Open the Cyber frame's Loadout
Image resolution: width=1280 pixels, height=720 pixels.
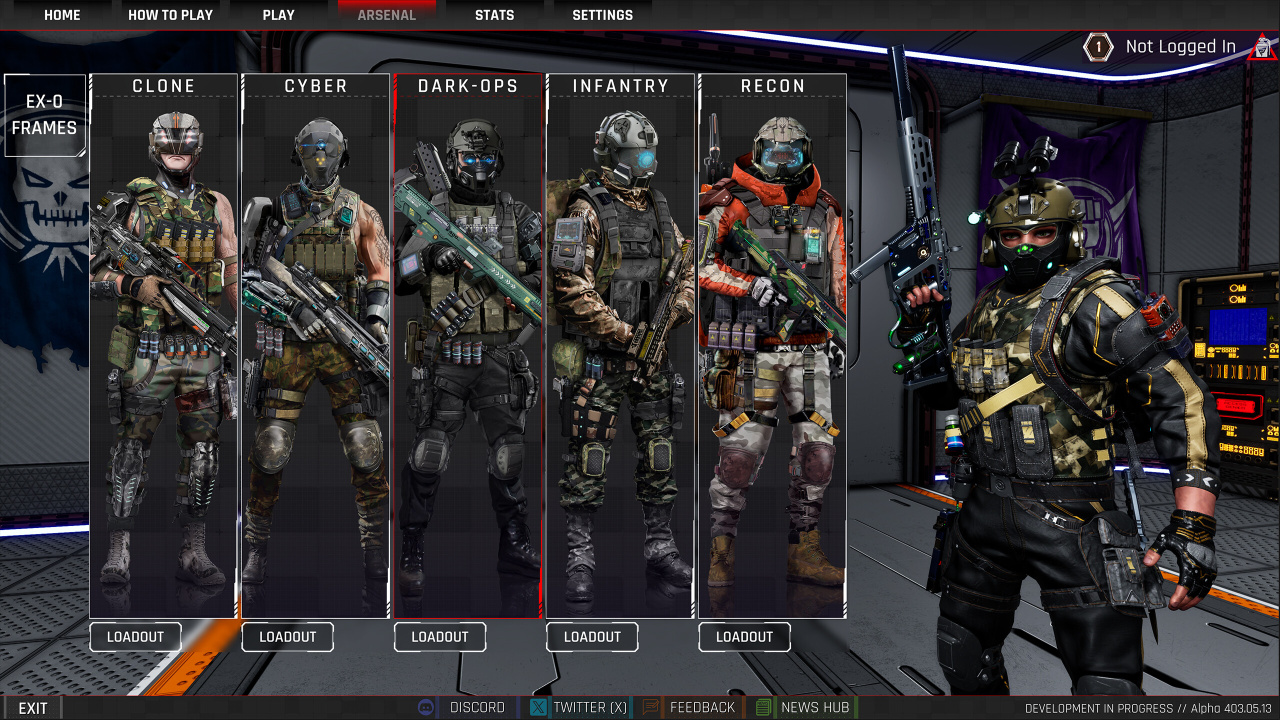coord(287,637)
